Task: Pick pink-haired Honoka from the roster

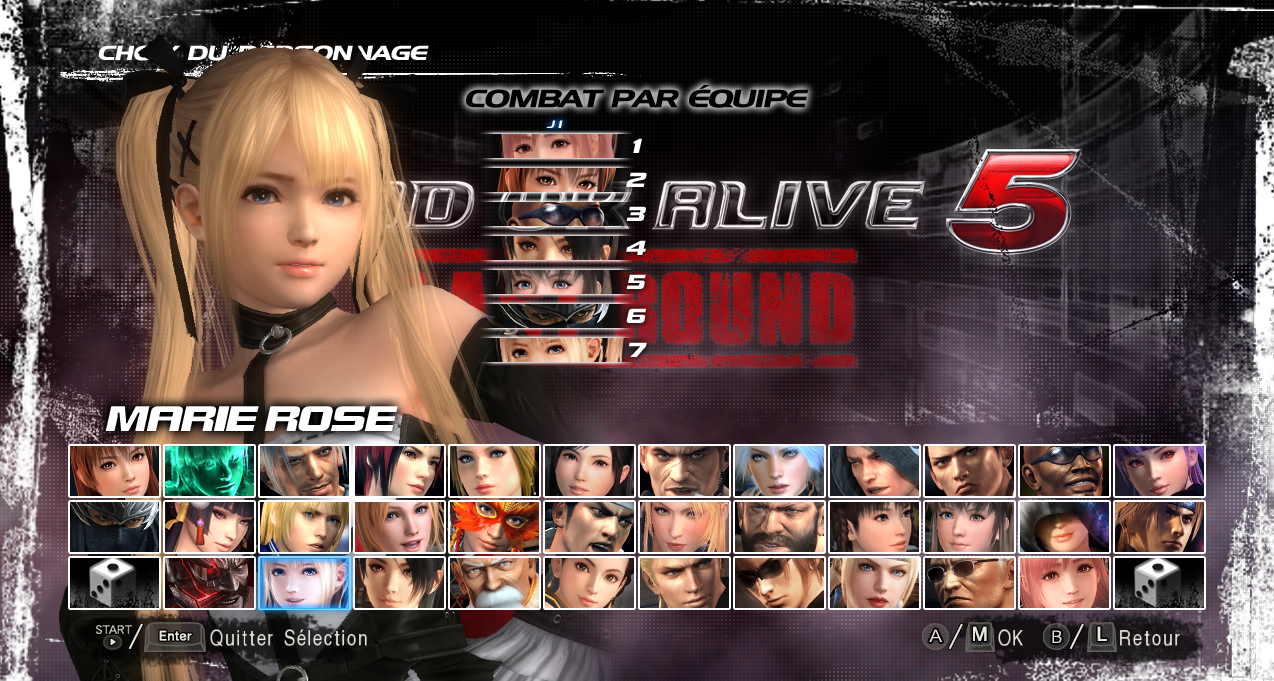Action: (x=1064, y=583)
